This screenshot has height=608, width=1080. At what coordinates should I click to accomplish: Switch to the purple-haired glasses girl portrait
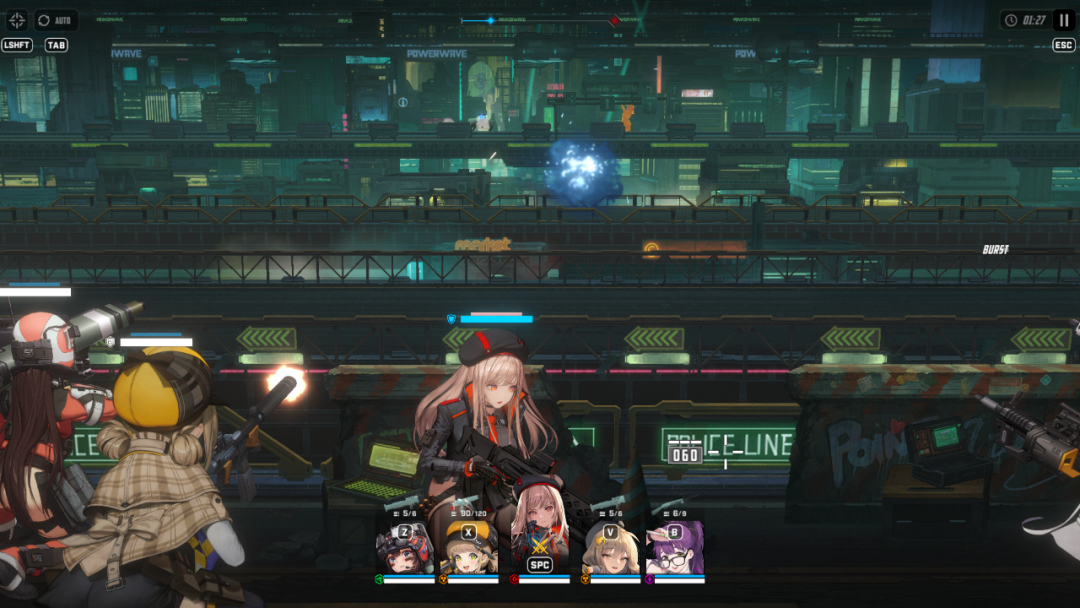click(x=675, y=548)
